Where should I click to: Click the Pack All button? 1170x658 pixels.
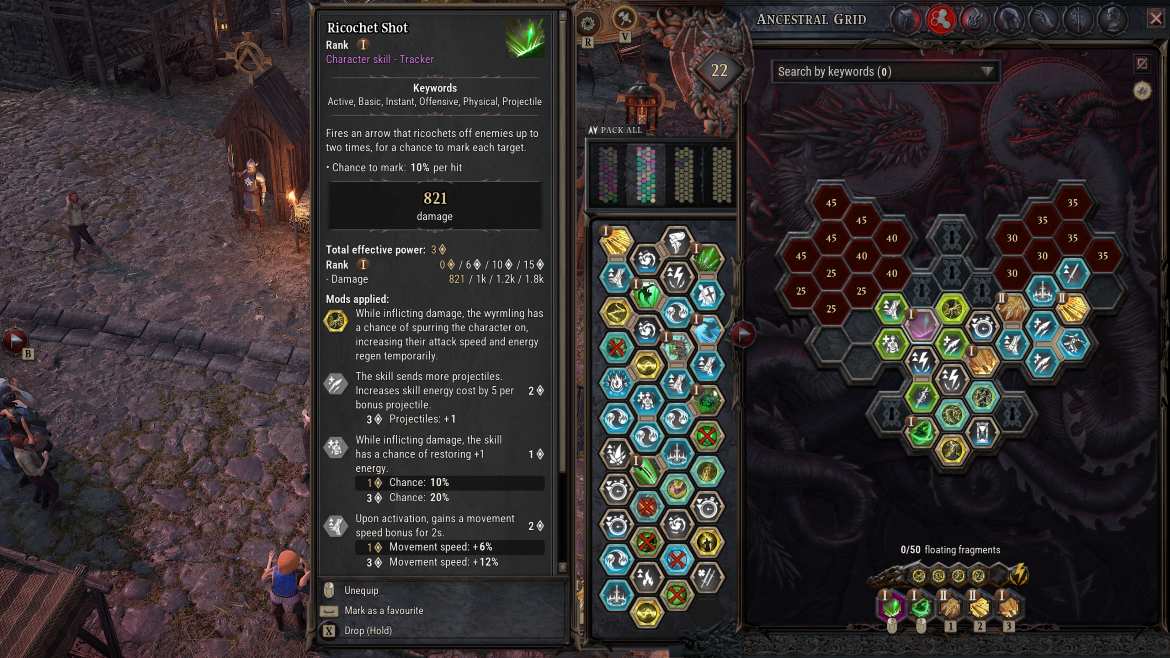point(615,130)
